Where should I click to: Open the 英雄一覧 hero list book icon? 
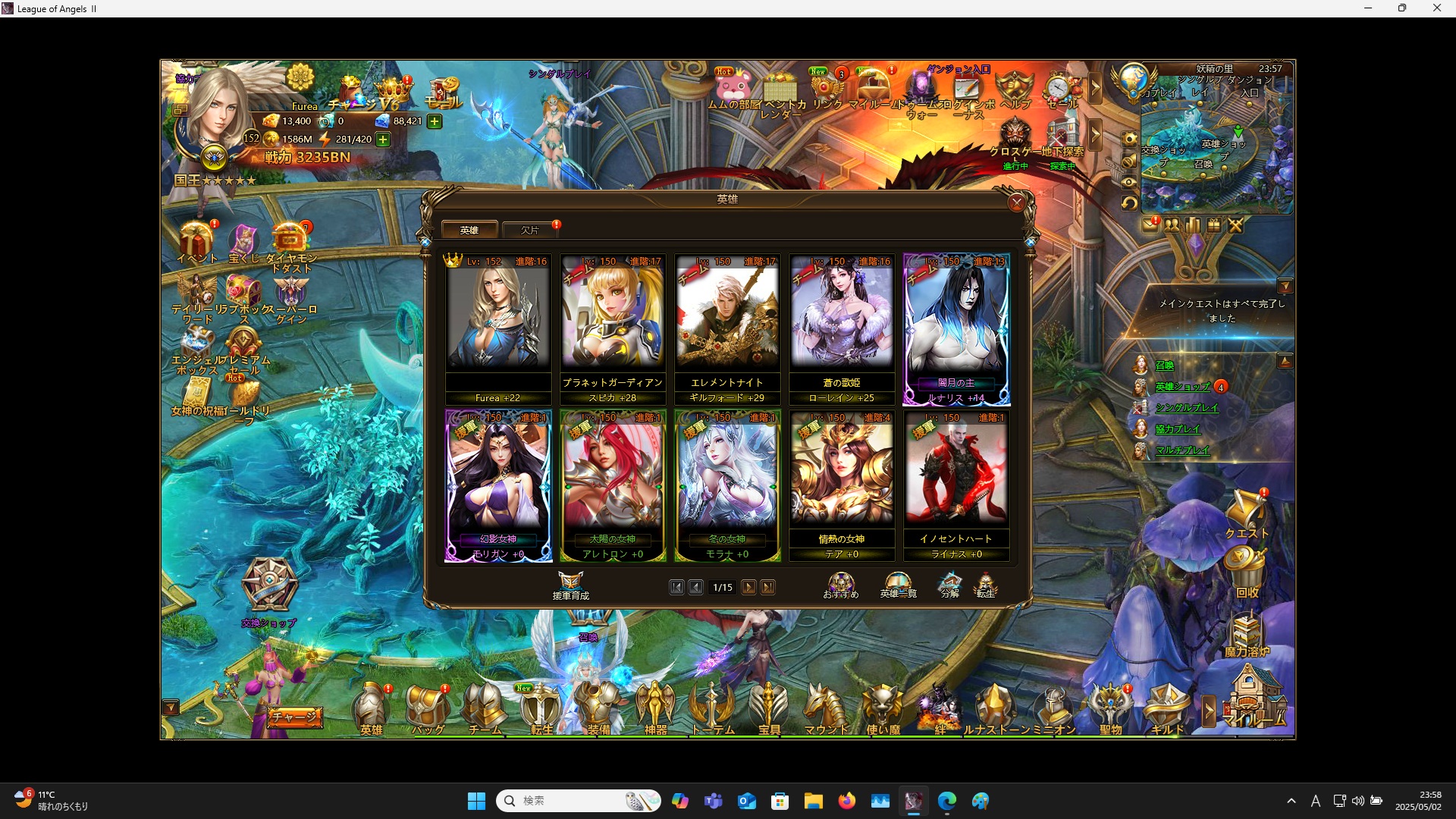pyautogui.click(x=898, y=582)
